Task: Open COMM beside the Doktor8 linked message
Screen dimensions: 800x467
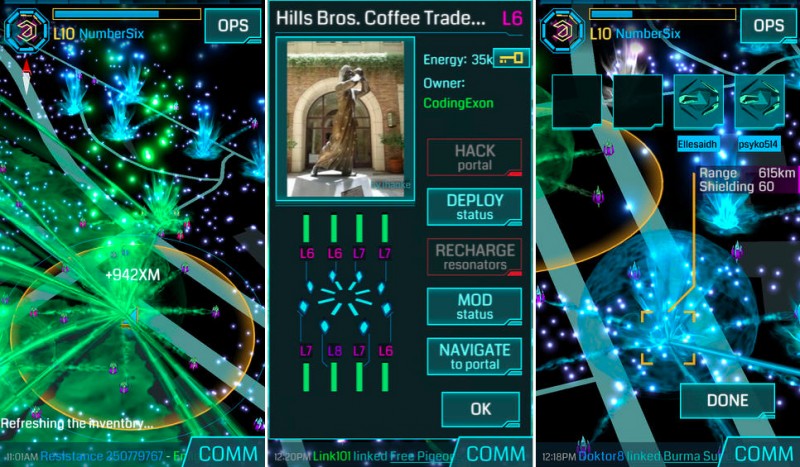Action: coord(762,453)
